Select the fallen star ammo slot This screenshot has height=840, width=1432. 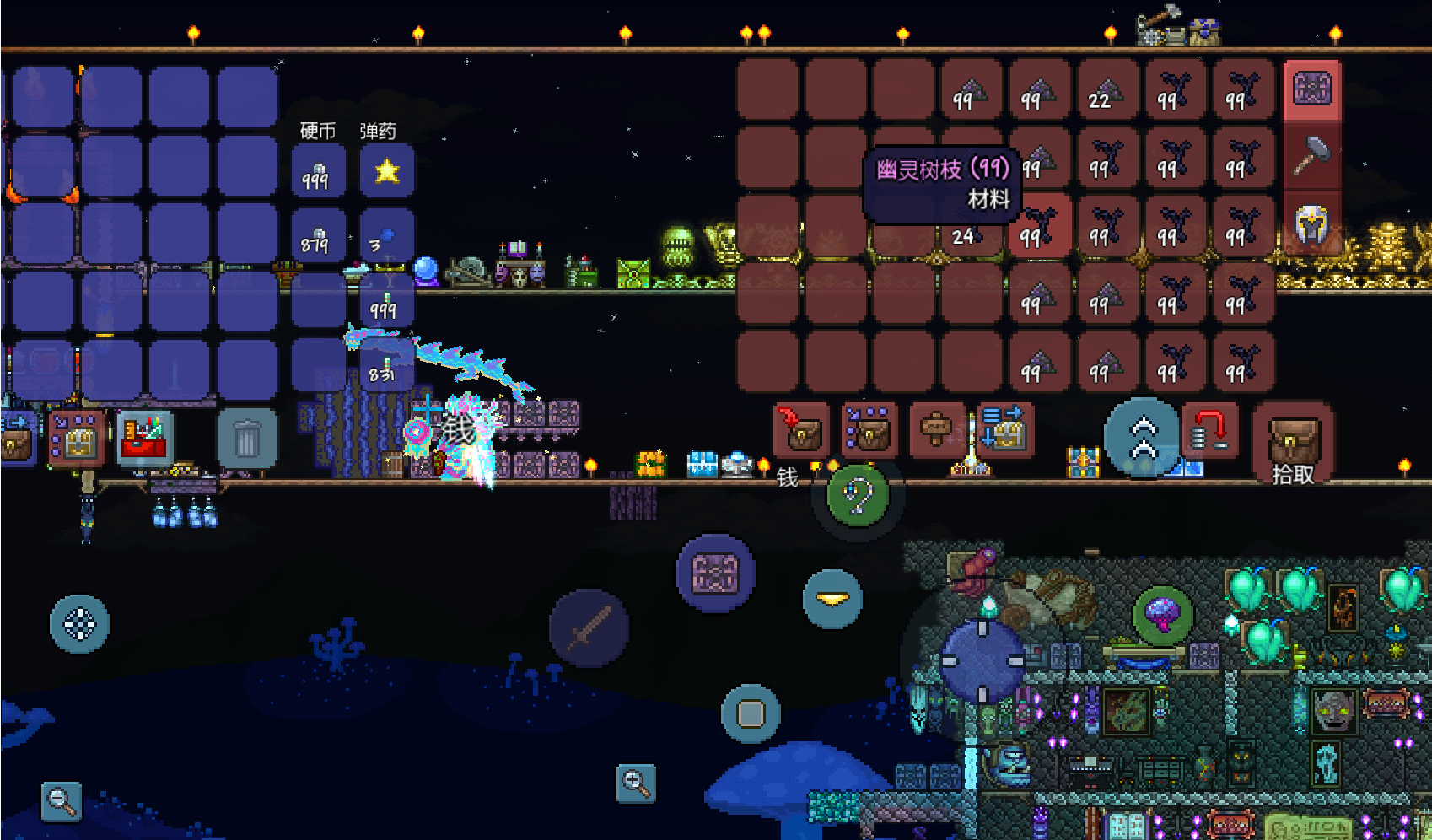click(386, 171)
